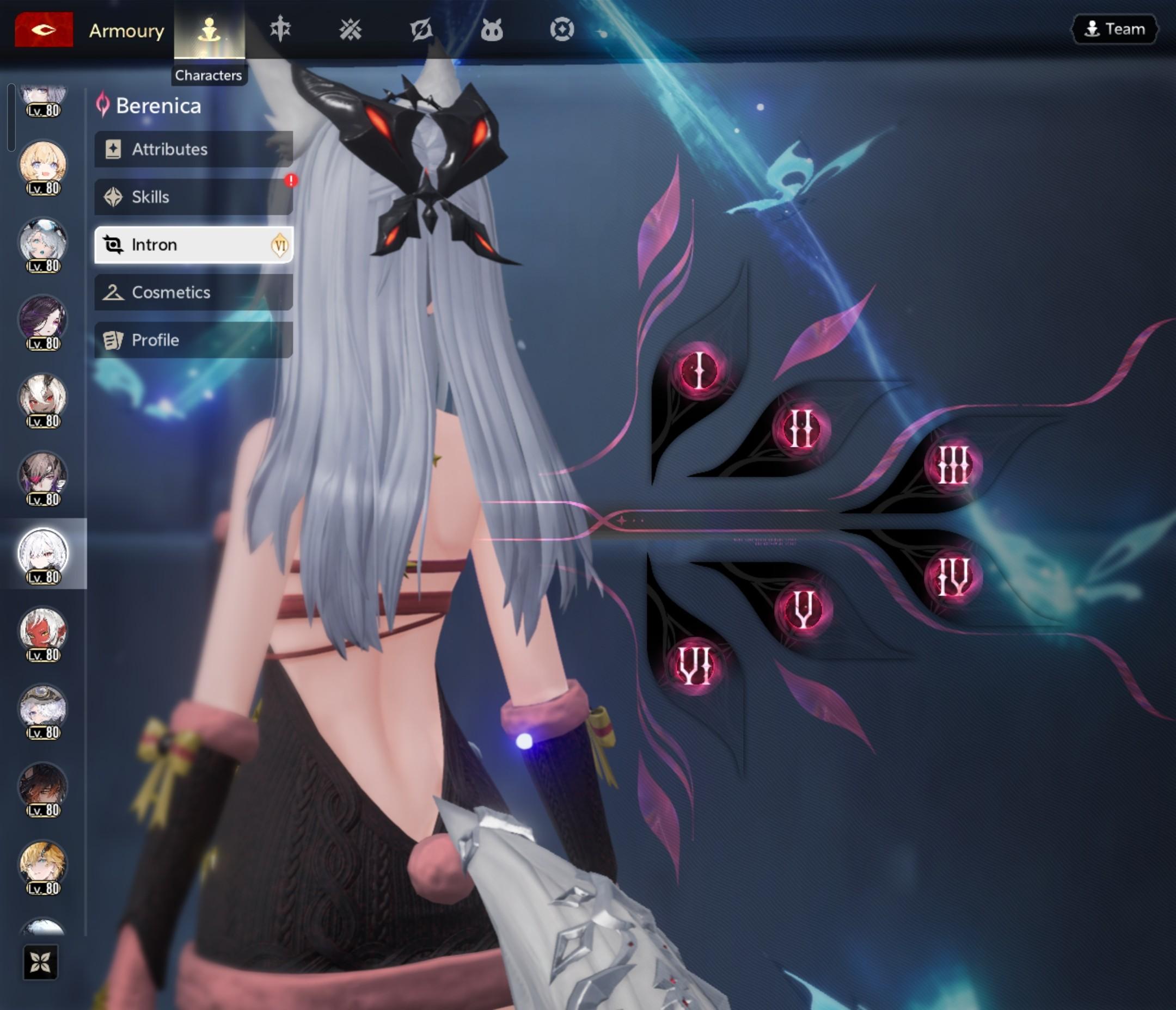Open the crossed-swords top tab
The image size is (1176, 1010).
tap(350, 29)
